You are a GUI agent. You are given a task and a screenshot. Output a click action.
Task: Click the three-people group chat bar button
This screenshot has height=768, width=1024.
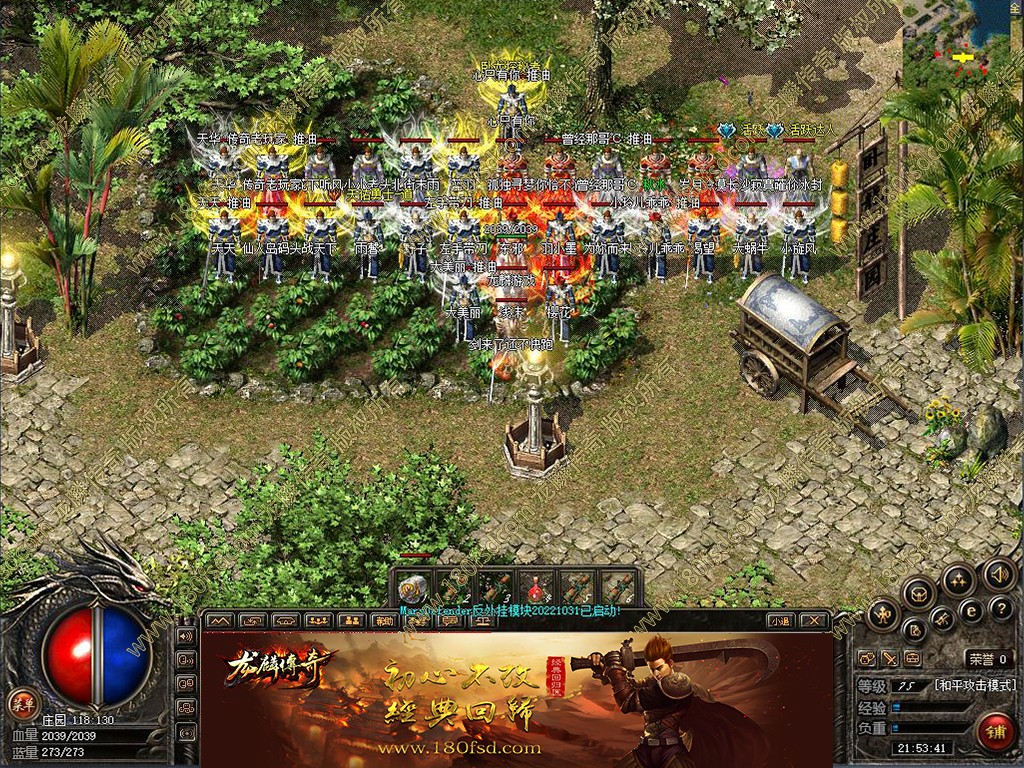[x=319, y=621]
